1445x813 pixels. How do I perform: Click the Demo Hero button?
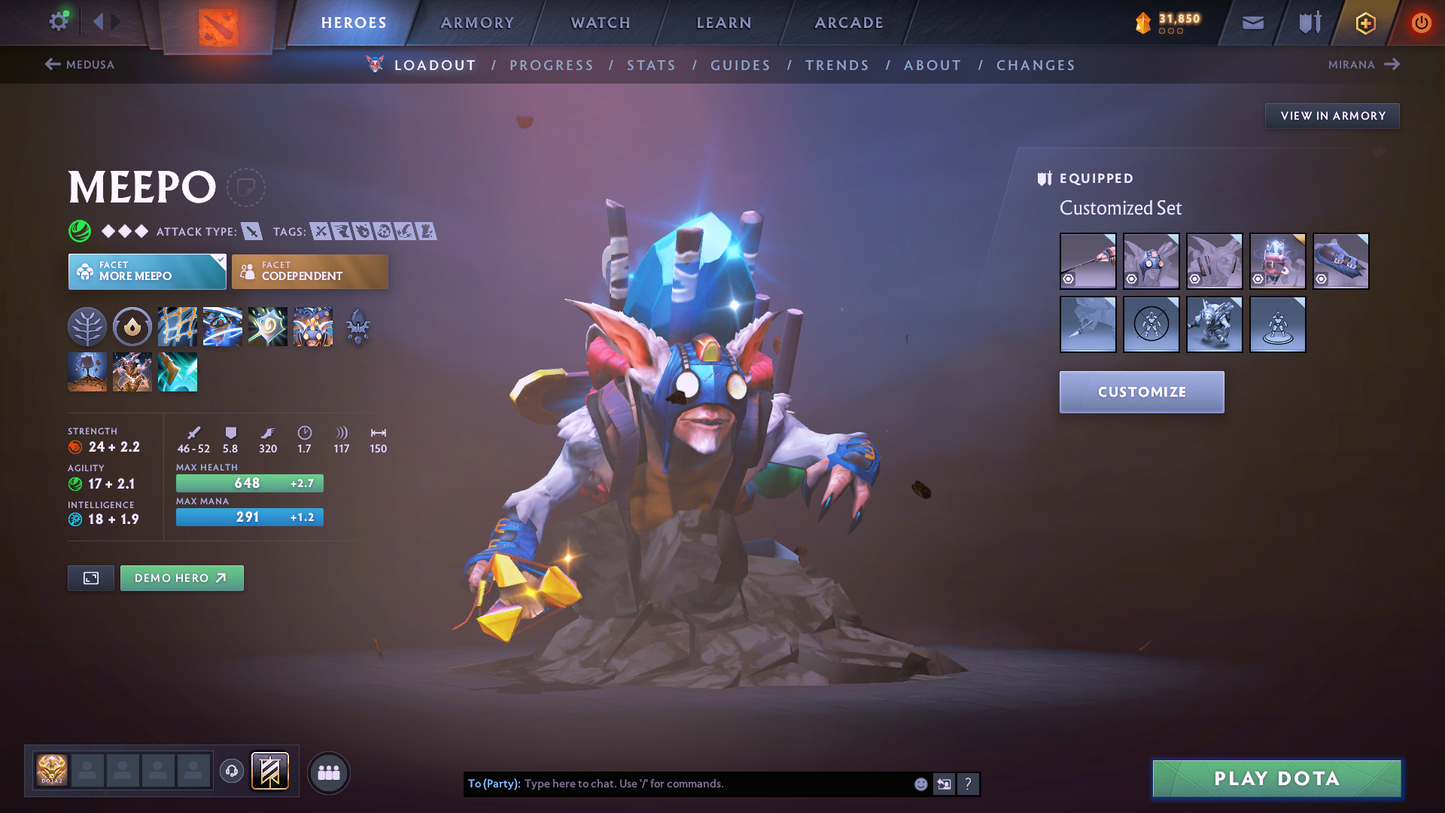click(x=181, y=578)
